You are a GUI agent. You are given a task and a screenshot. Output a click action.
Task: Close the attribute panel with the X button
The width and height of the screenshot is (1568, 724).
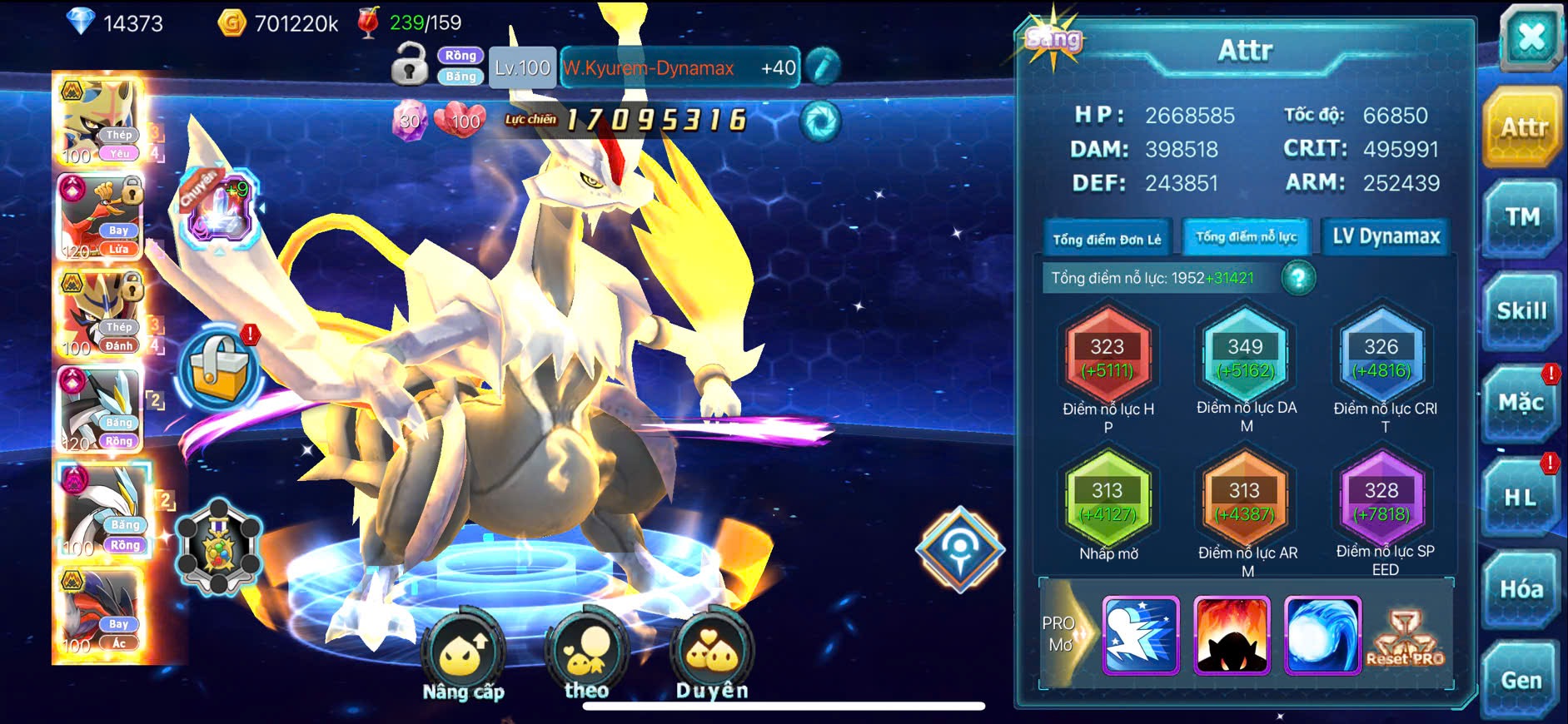click(x=1531, y=38)
